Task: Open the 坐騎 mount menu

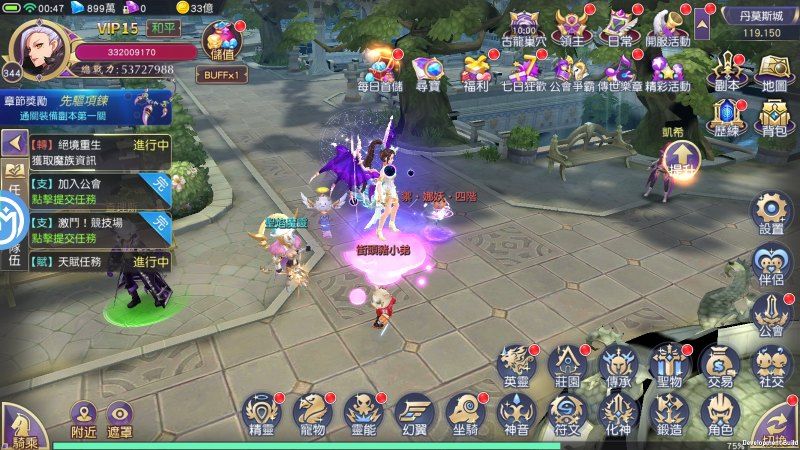Action: point(466,413)
